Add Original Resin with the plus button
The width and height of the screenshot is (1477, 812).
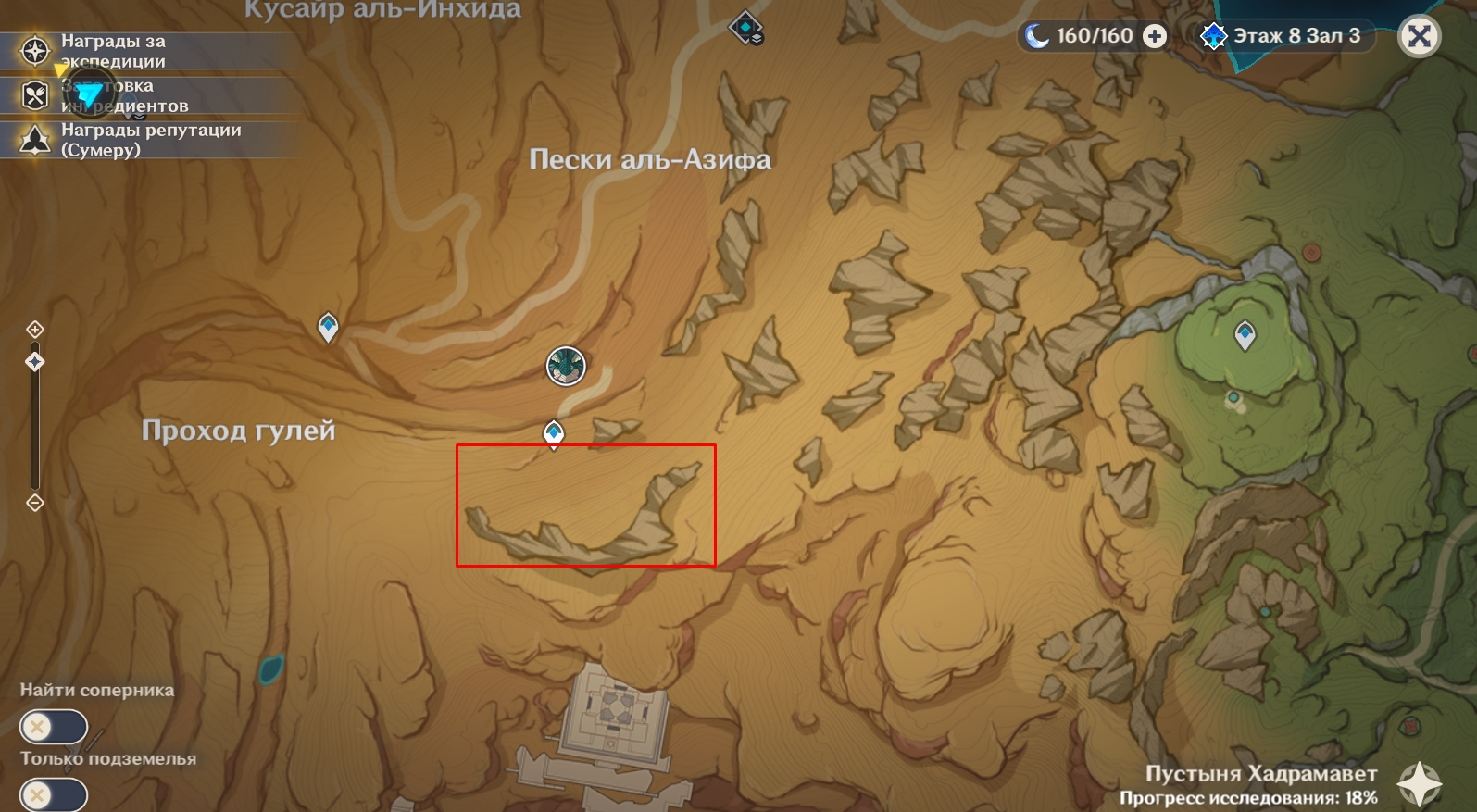pos(1155,36)
